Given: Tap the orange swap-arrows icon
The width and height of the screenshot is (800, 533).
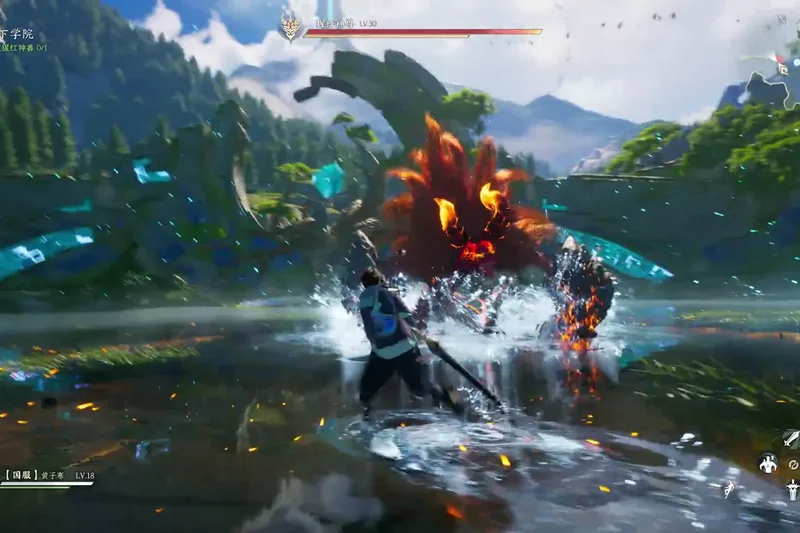Looking at the screenshot, I should coord(792,464).
